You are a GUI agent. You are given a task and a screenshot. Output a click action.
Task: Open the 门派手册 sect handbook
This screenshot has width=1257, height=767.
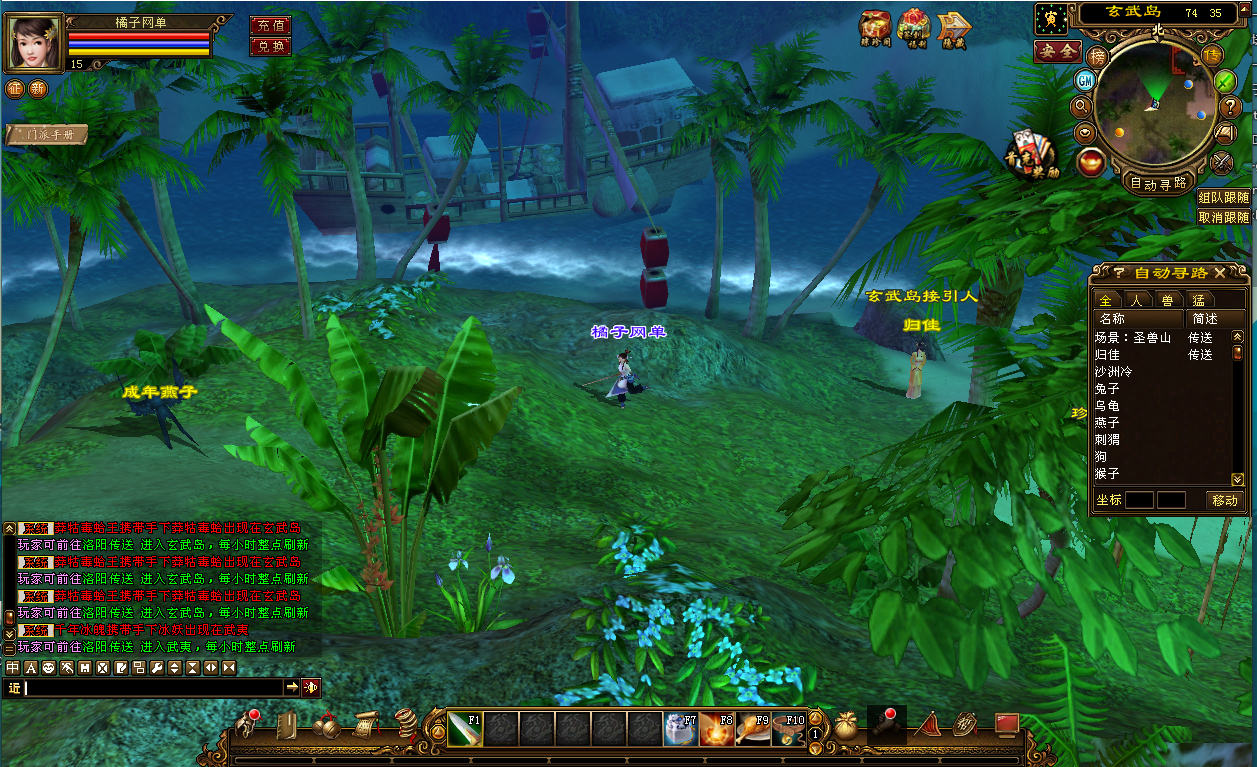tap(47, 134)
